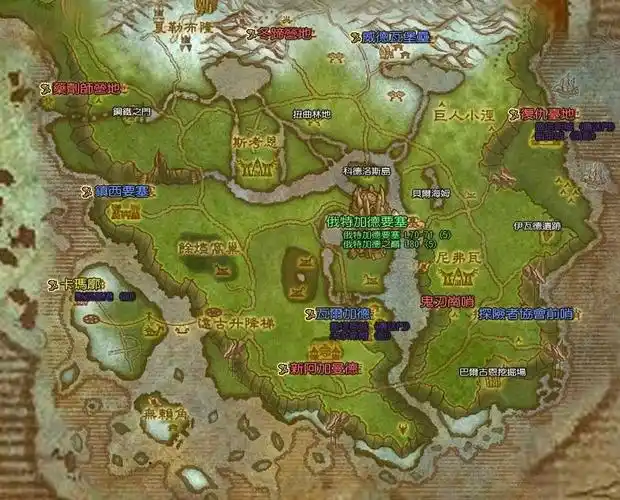Choose the 瓦爾加德 map marker
Screen dimensions: 620x500
tap(341, 313)
